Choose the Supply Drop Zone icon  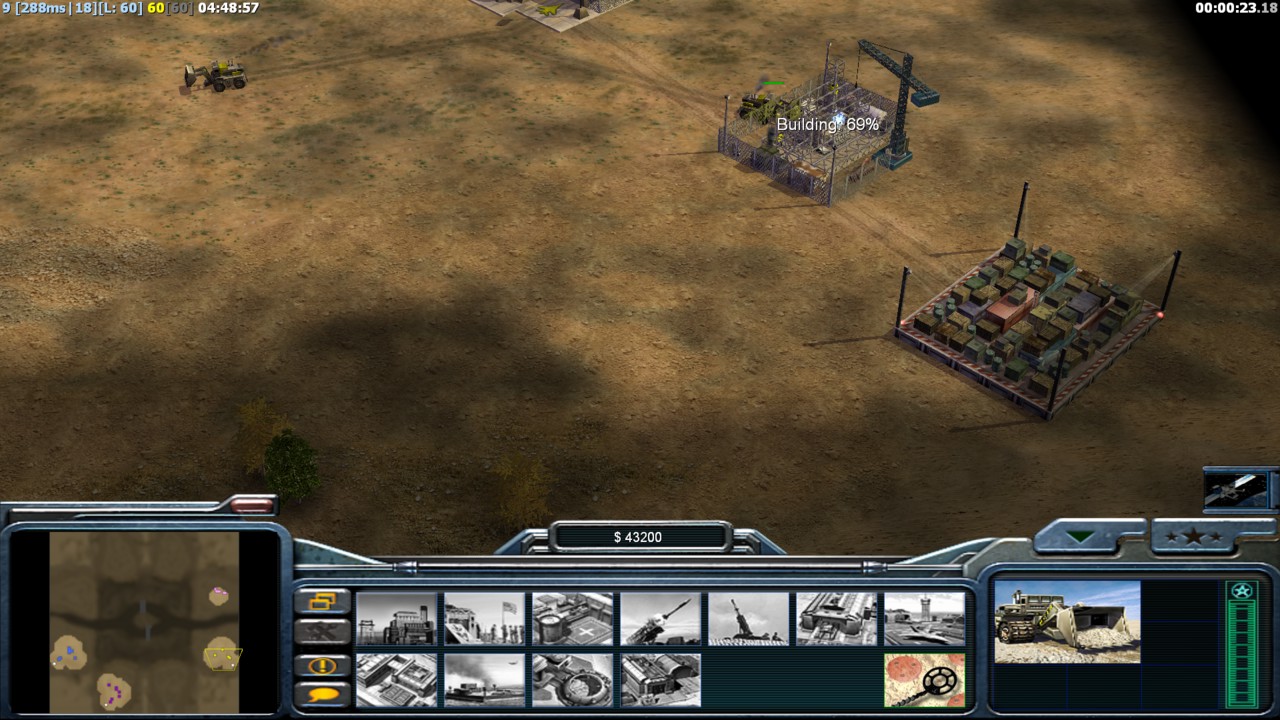tap(484, 680)
